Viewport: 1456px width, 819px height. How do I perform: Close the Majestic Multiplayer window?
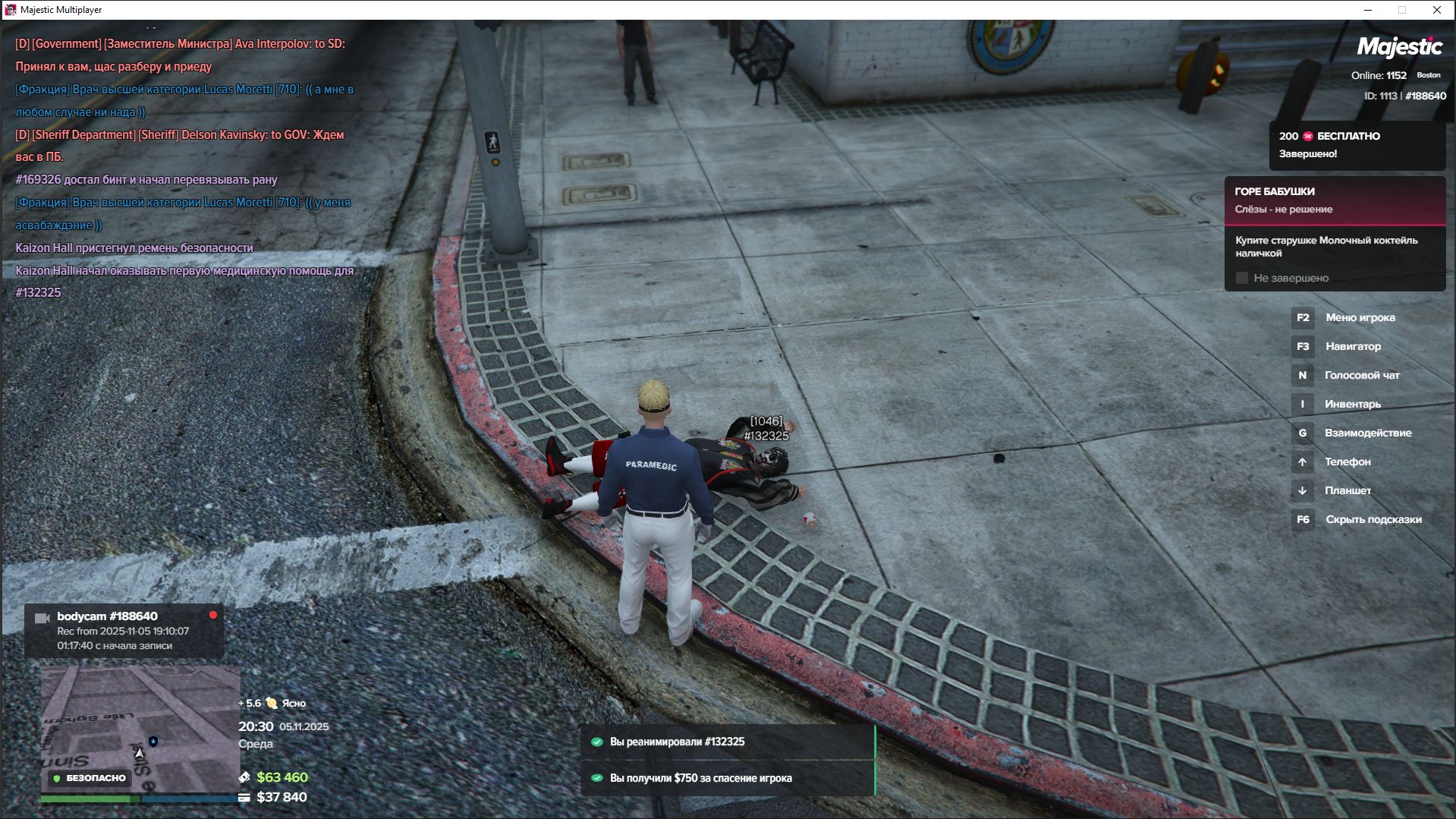(1436, 10)
